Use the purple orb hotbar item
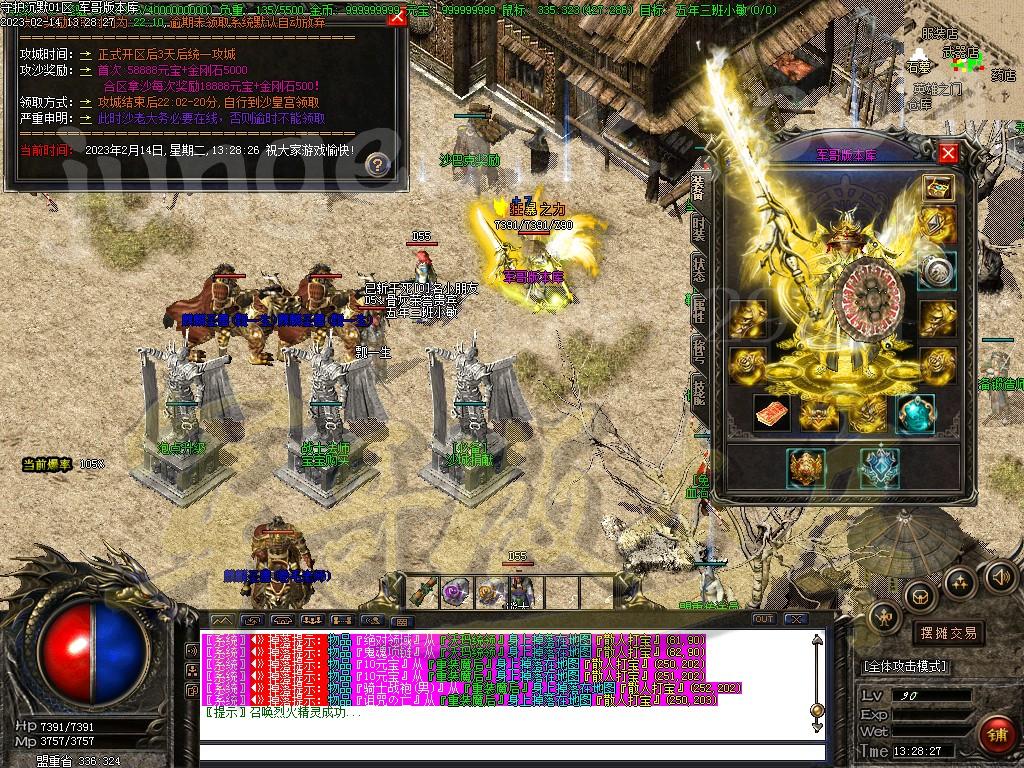The image size is (1024, 768). point(457,591)
